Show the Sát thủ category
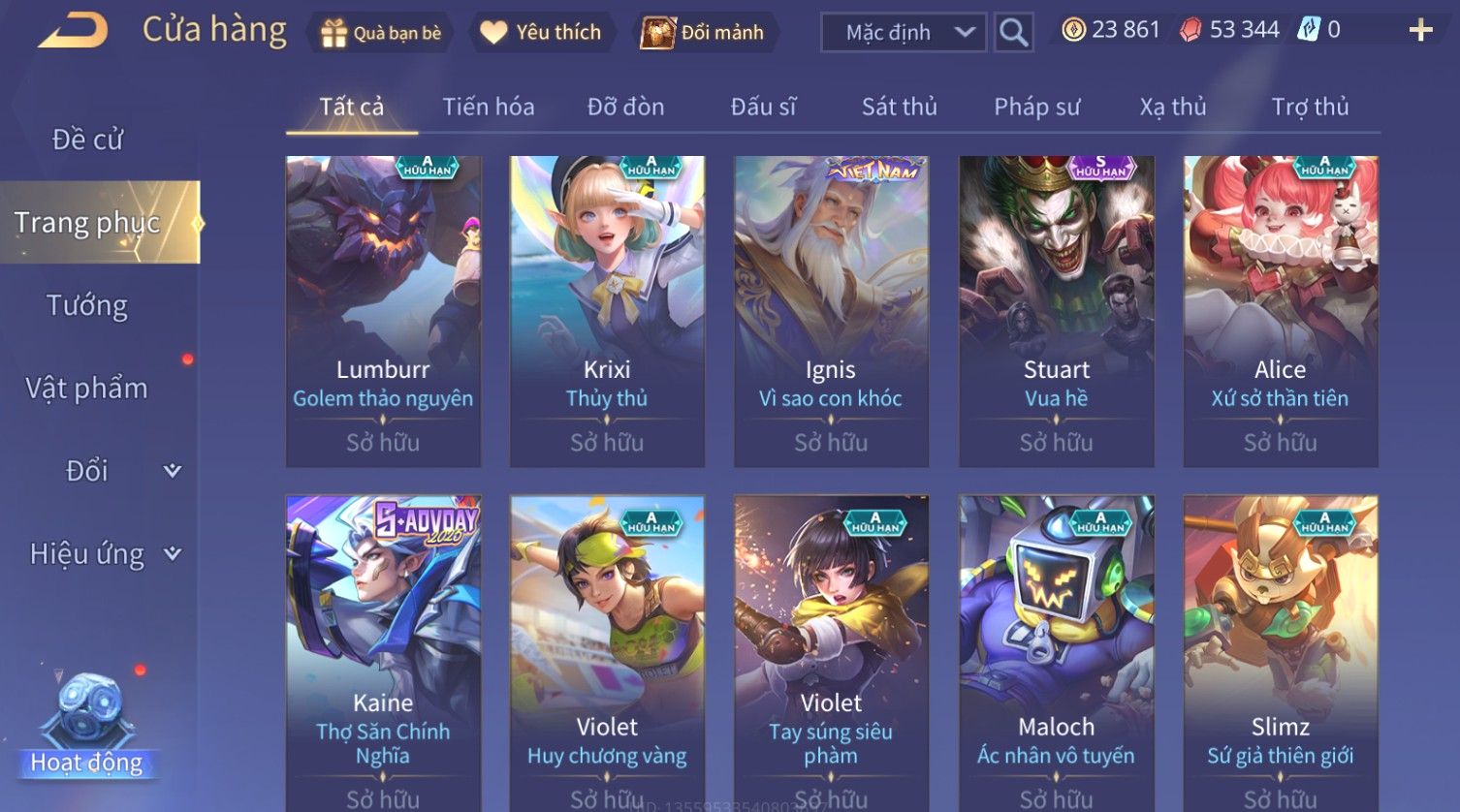Viewport: 1460px width, 812px height. 900,107
